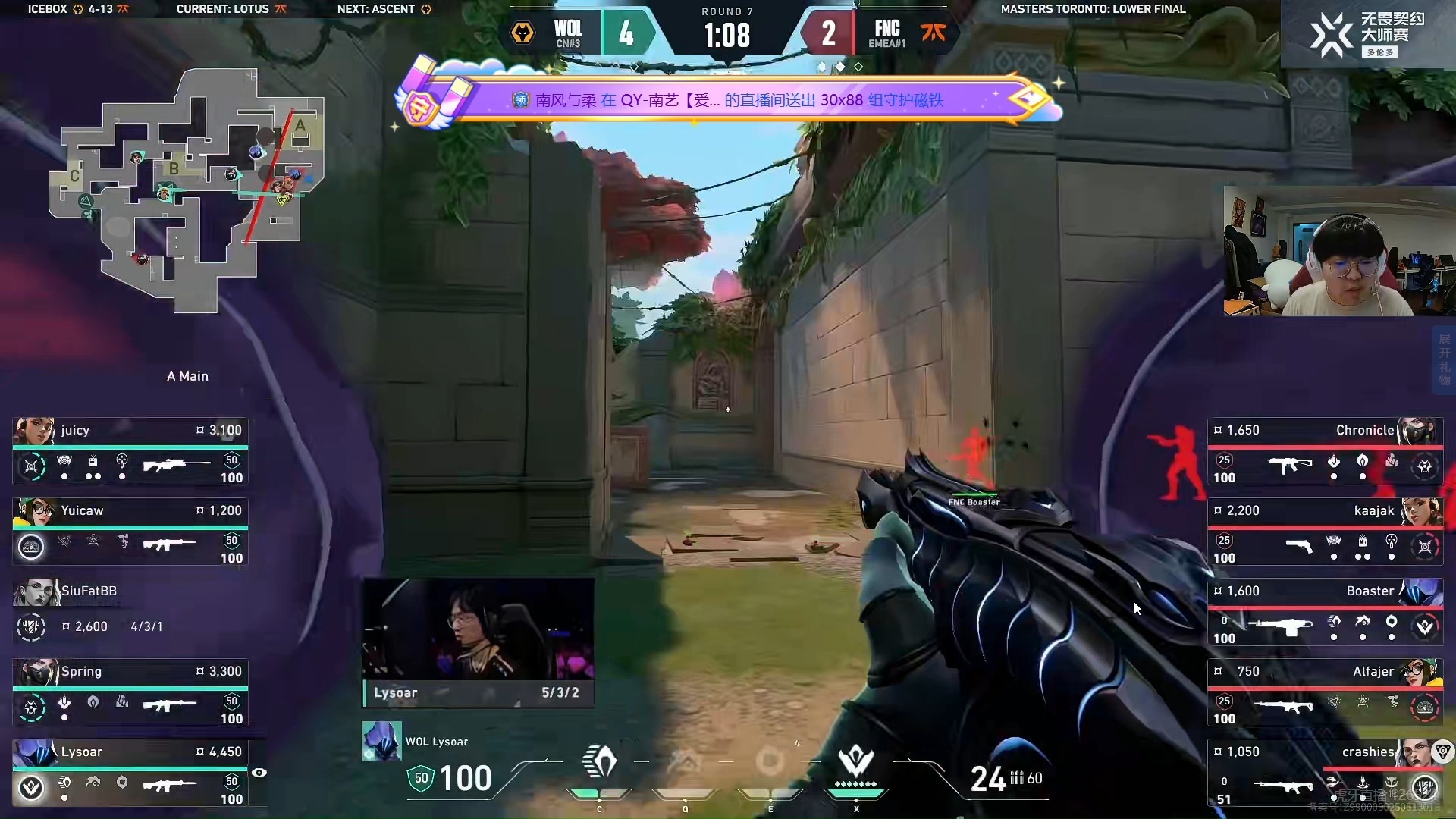Select Yuicaw's player card

point(130,532)
